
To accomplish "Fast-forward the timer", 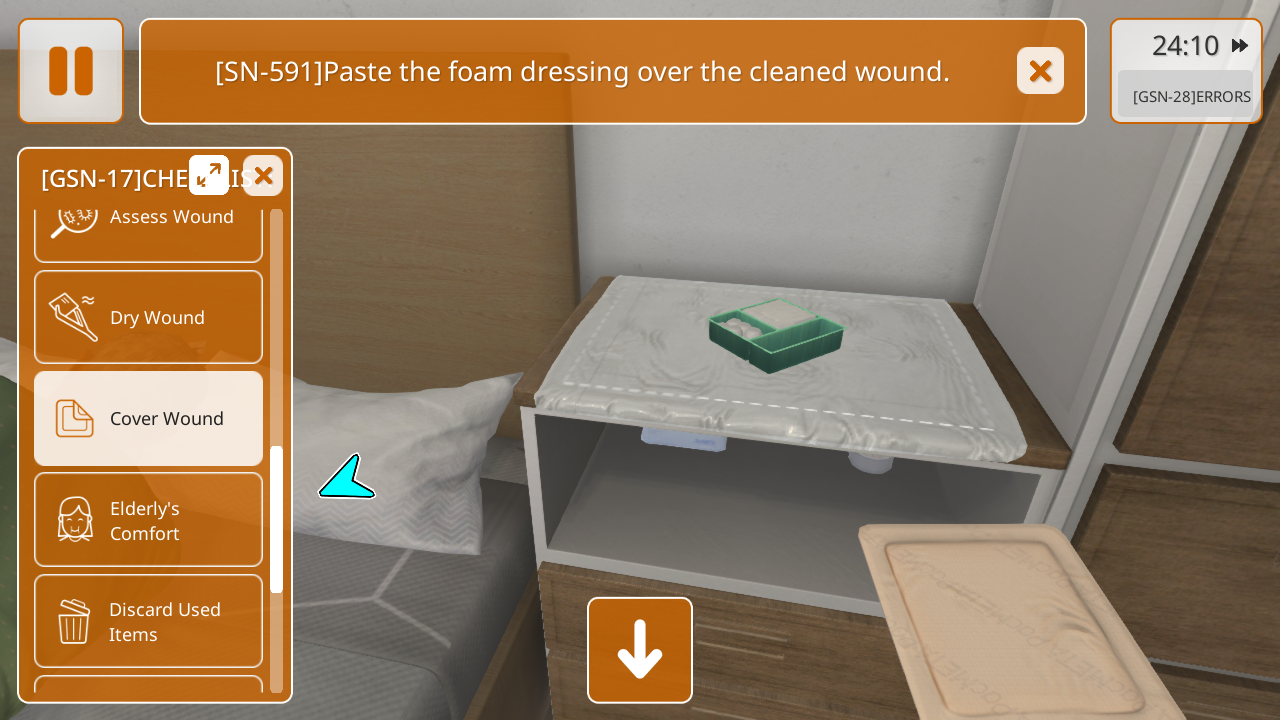I will pyautogui.click(x=1240, y=46).
